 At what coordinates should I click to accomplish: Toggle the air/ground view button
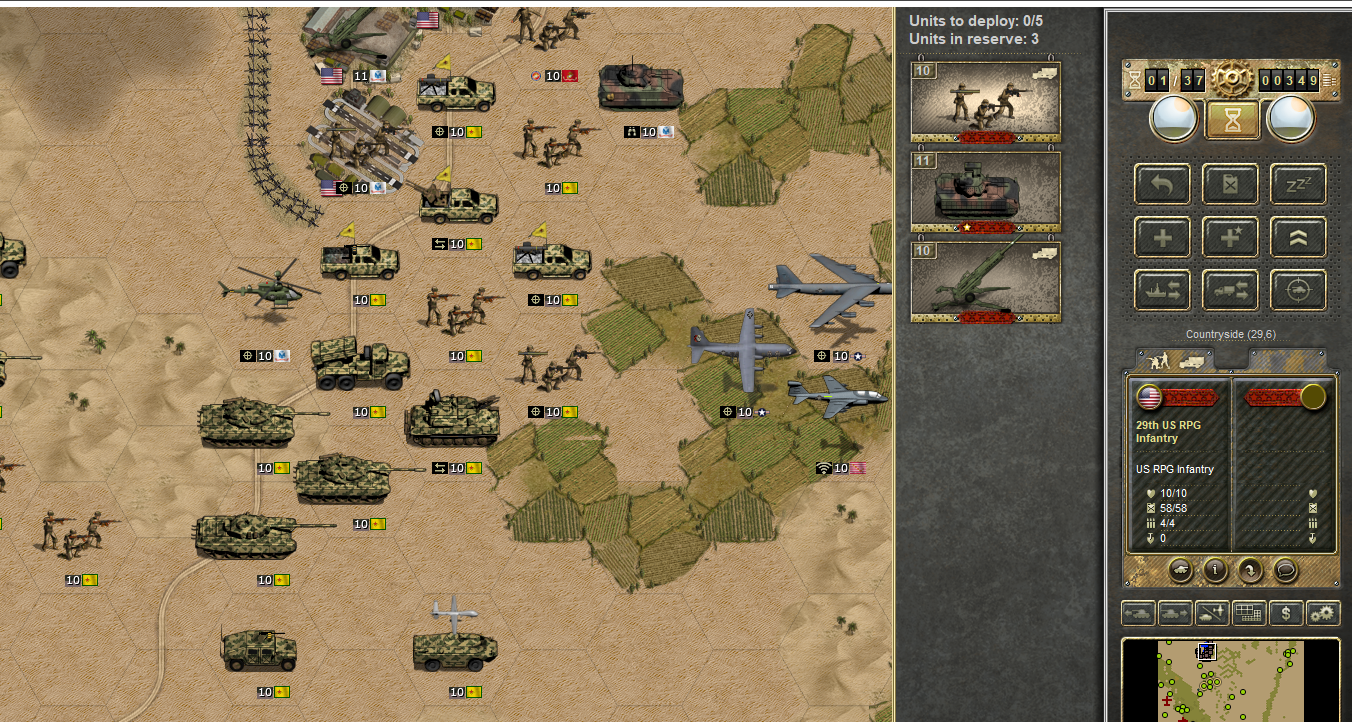(1212, 613)
